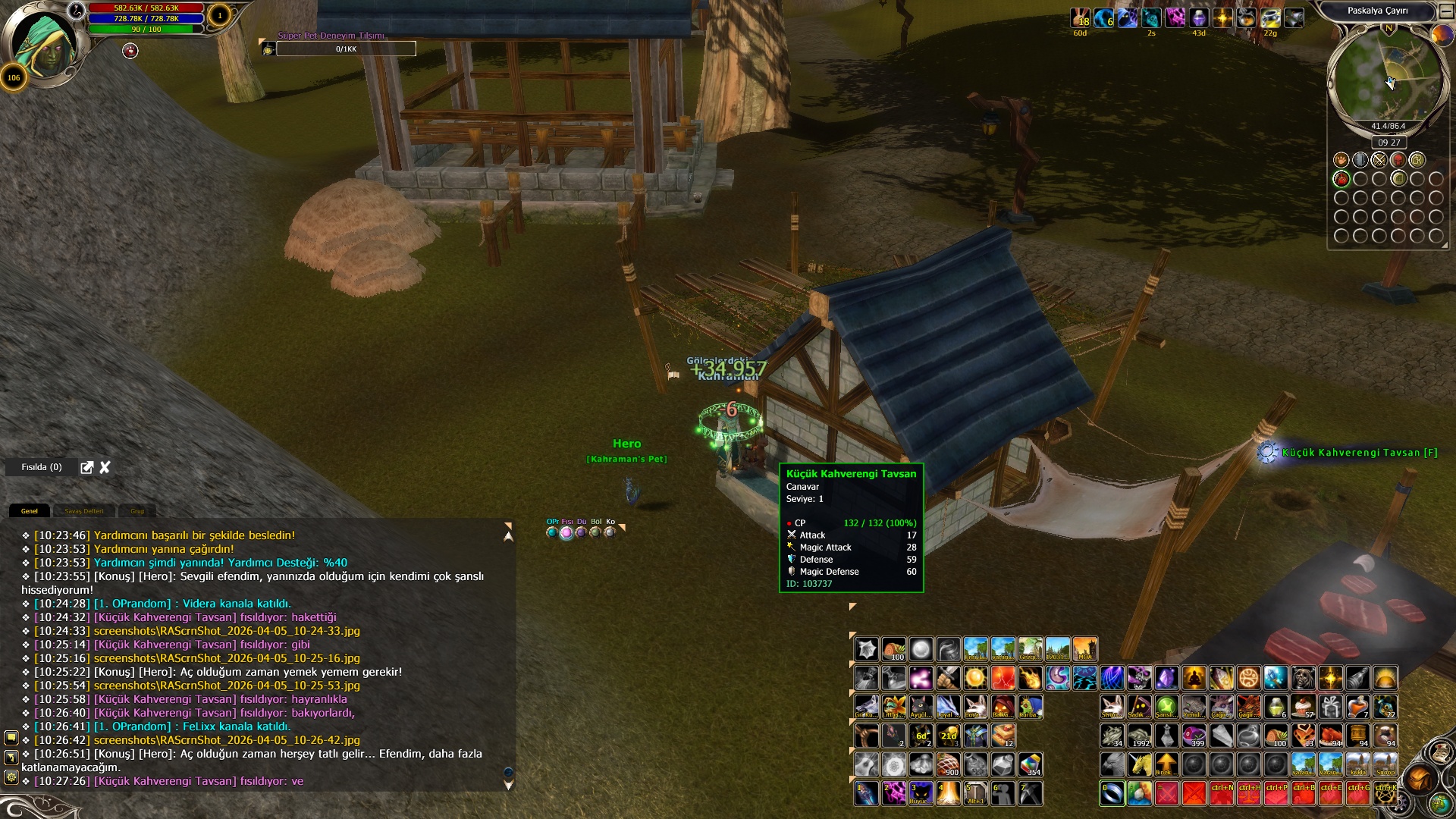
Task: Switch to the Savaş Defteri chat tab
Action: 83,511
